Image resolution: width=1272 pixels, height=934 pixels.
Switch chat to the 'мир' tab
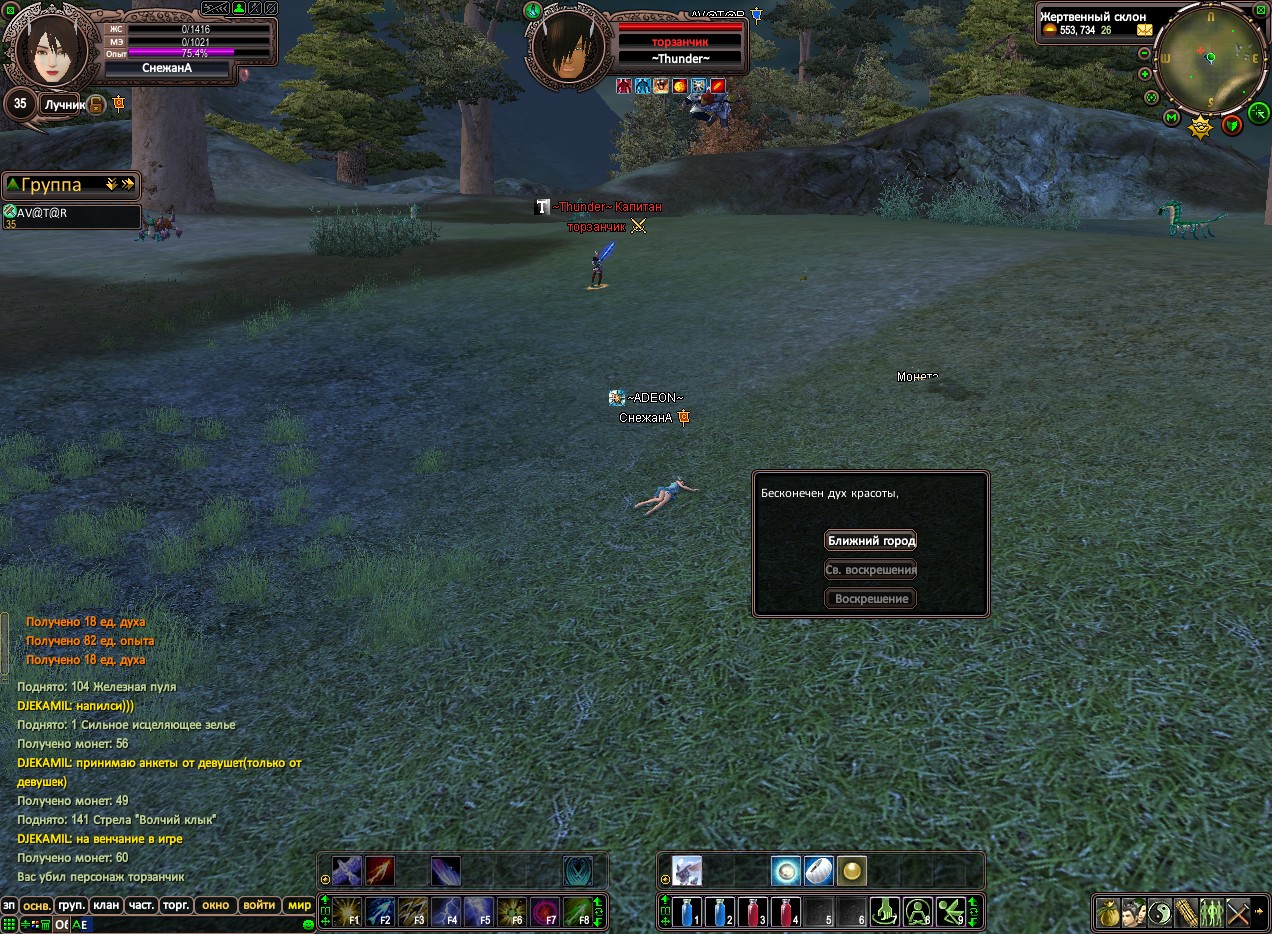[299, 905]
